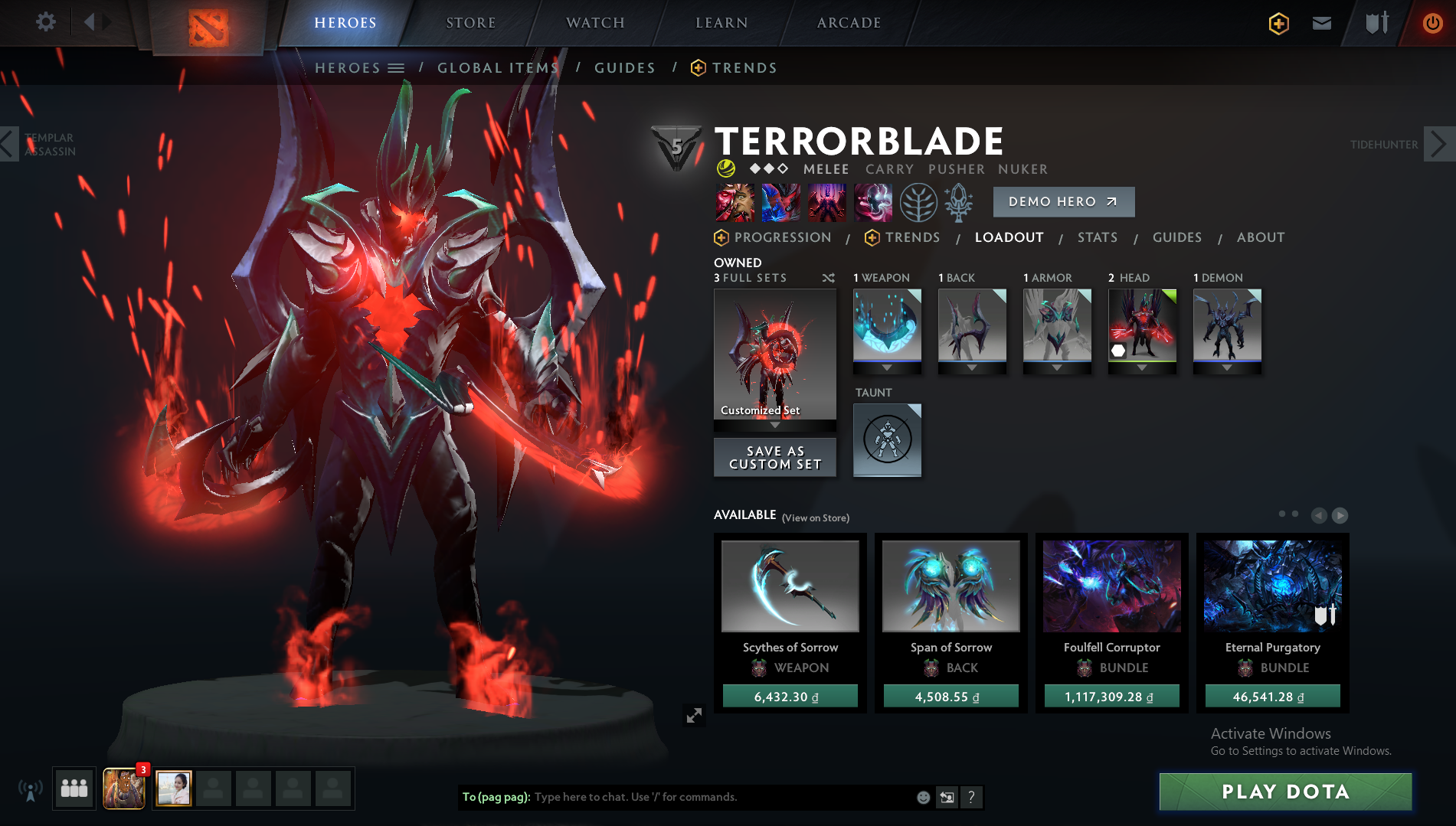1456x826 pixels.
Task: Open the settings gear icon
Action: click(x=45, y=22)
